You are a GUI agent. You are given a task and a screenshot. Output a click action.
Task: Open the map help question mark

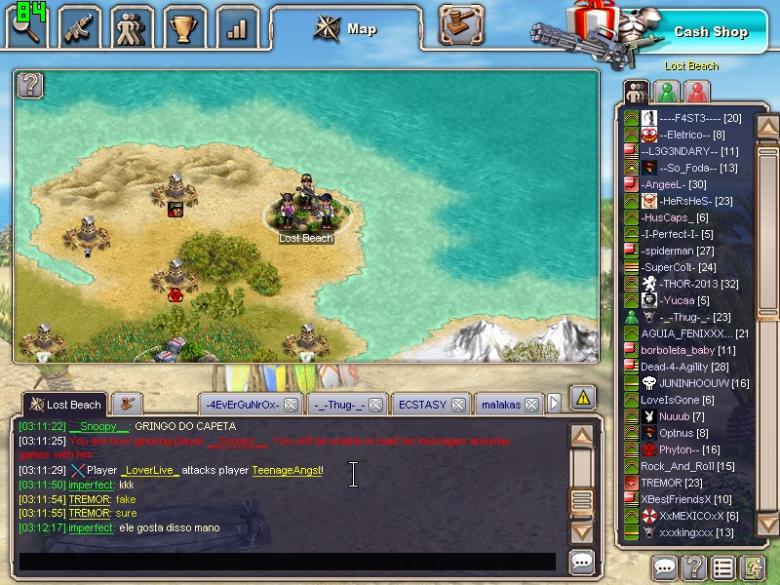(31, 85)
